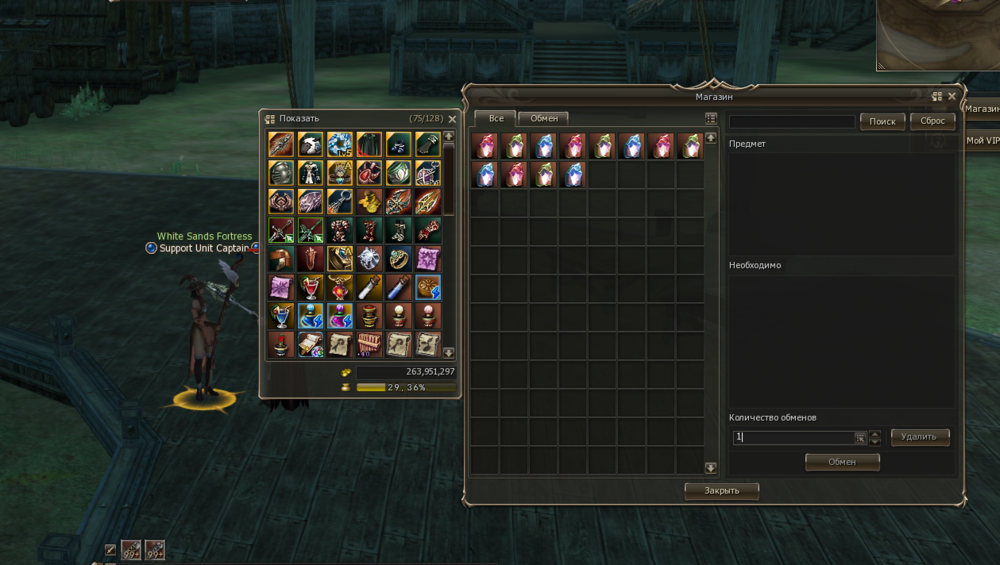1000x565 pixels.
Task: Close the Магазин shop window
Action: (x=952, y=97)
